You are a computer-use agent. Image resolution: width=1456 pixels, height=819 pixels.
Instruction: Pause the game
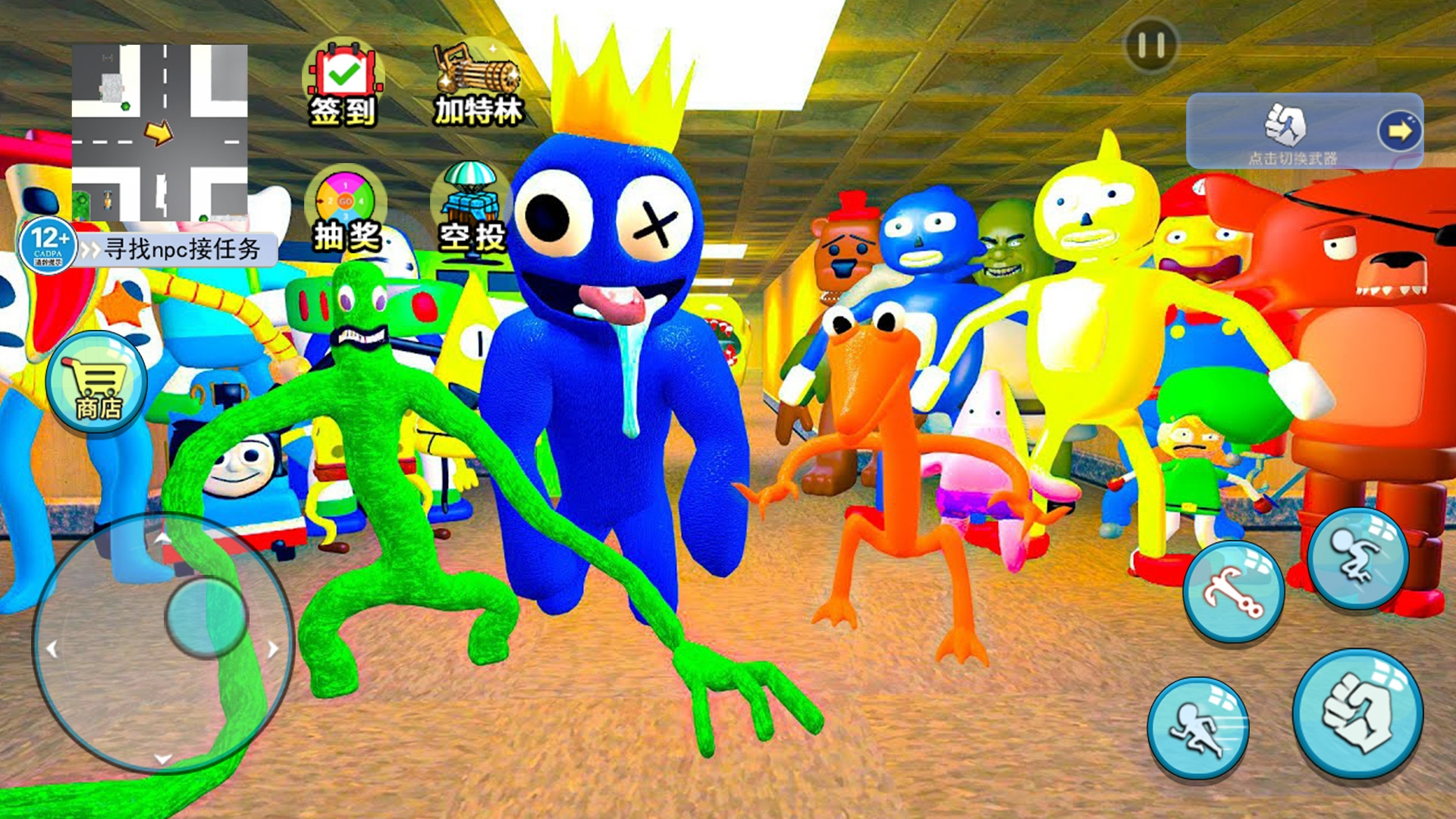[x=1150, y=45]
